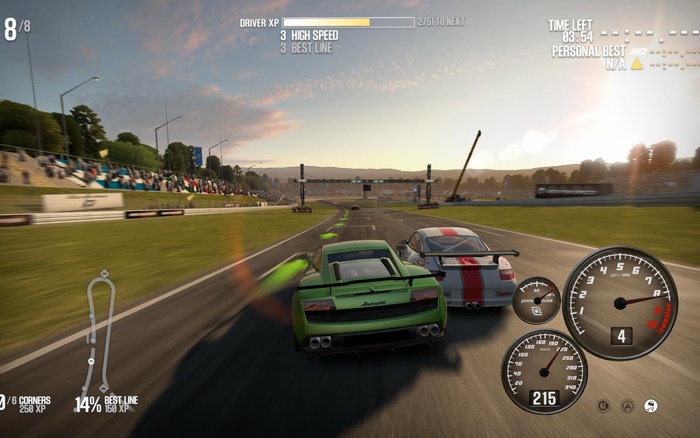Click the yellow warning triangle icon
This screenshot has width=700, height=438.
636,64
